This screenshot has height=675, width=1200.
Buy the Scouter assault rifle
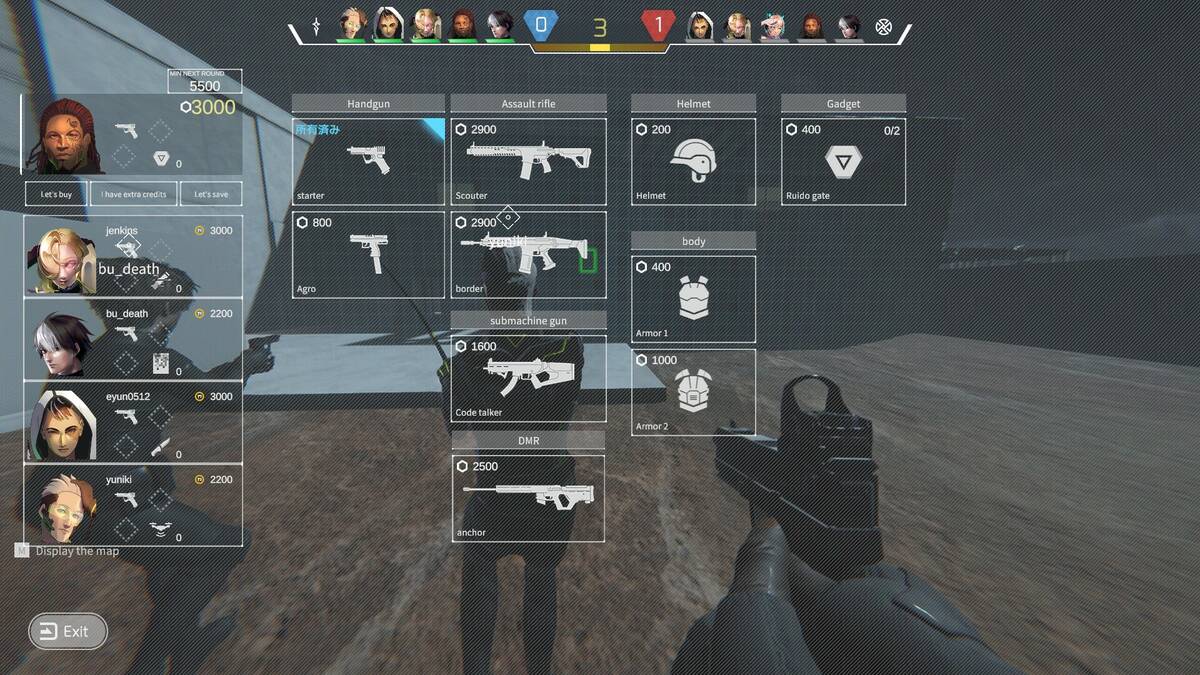coord(528,162)
